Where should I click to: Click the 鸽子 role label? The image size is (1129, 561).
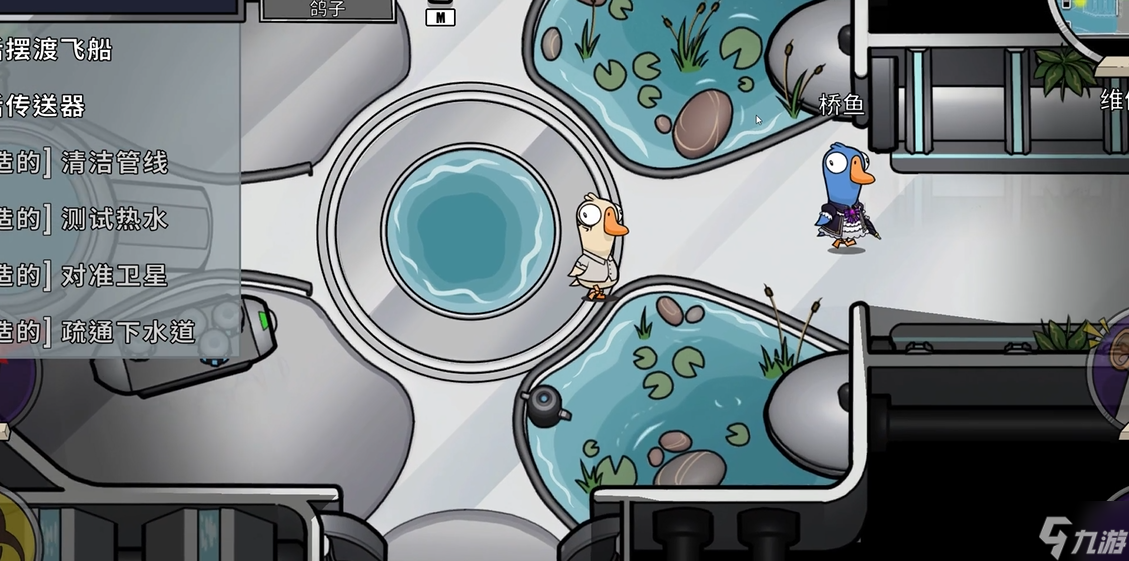click(327, 10)
